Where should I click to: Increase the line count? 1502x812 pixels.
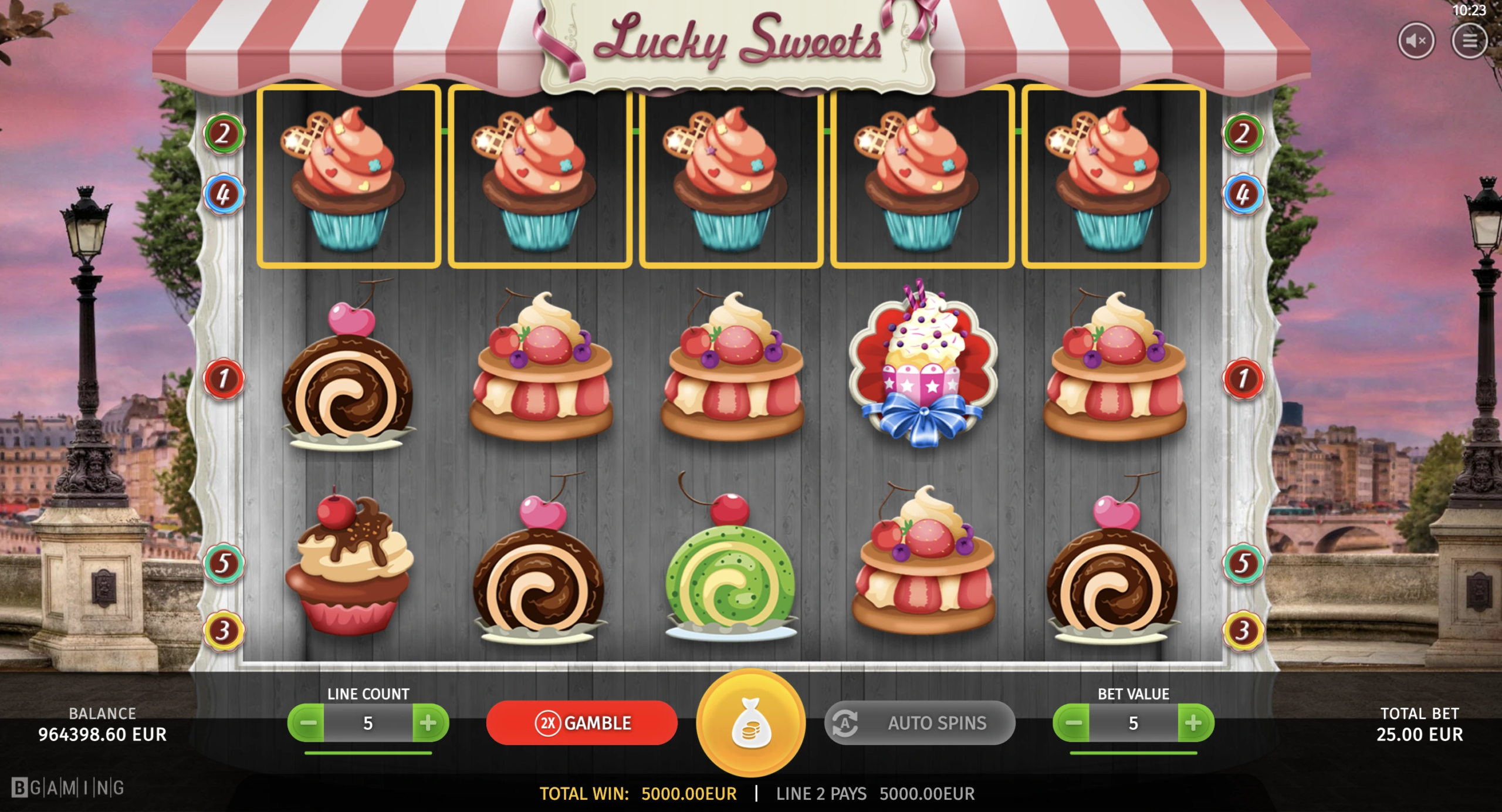[429, 723]
